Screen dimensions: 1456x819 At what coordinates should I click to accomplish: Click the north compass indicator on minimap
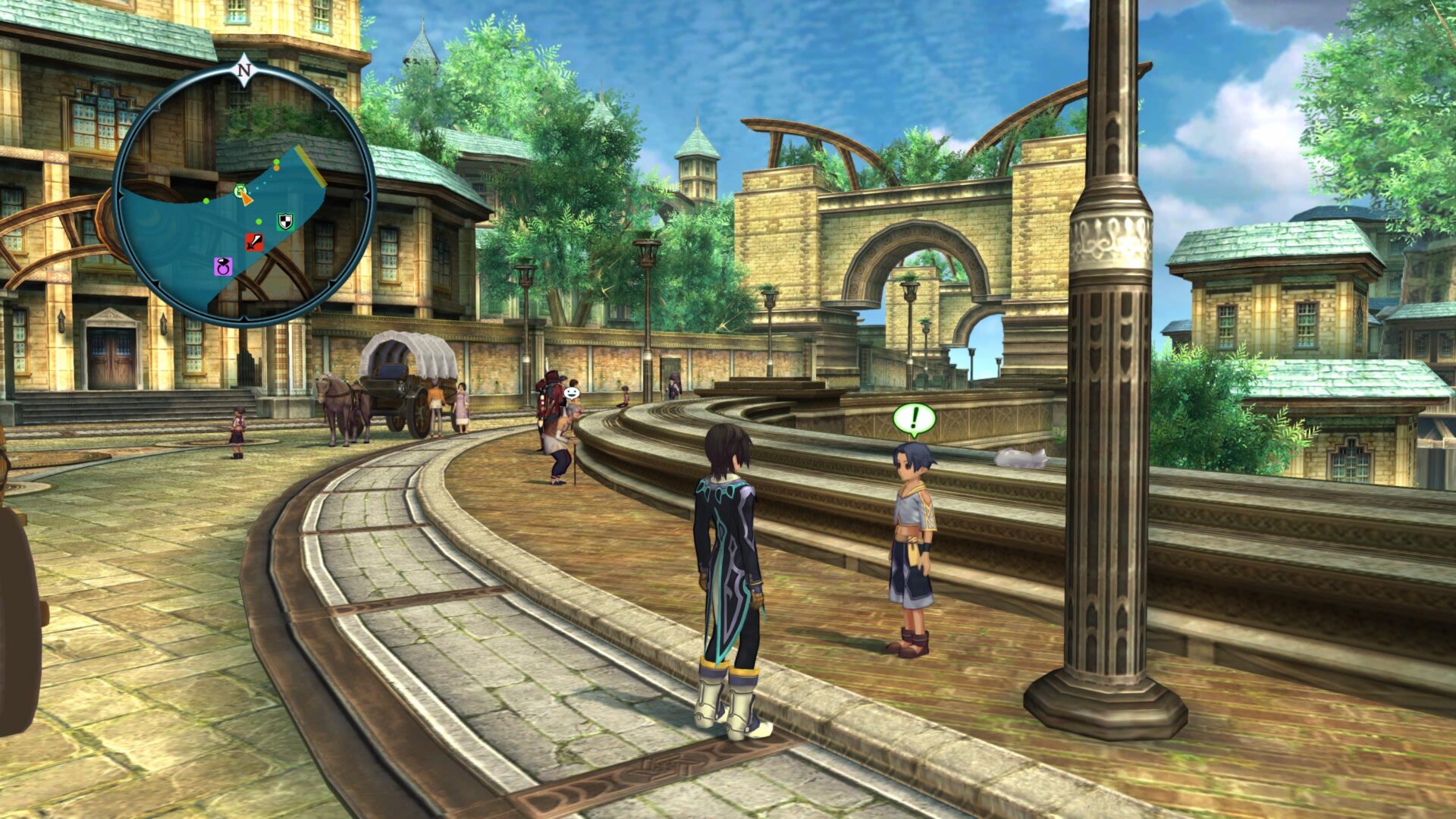tap(244, 71)
